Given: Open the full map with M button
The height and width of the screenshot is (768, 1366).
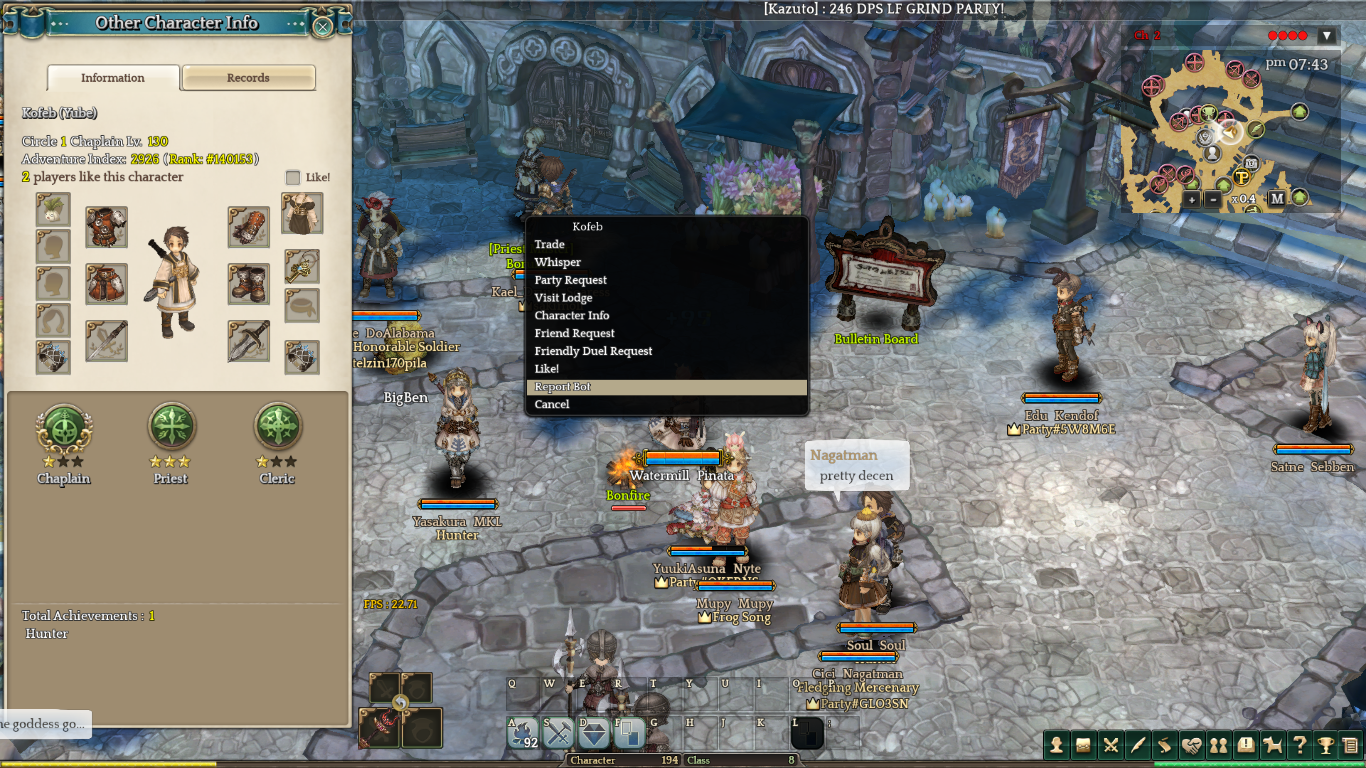Looking at the screenshot, I should point(1277,199).
